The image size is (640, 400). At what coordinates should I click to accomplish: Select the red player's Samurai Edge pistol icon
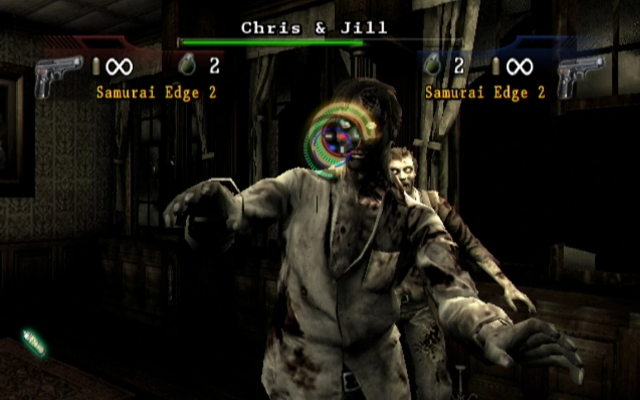pos(58,75)
